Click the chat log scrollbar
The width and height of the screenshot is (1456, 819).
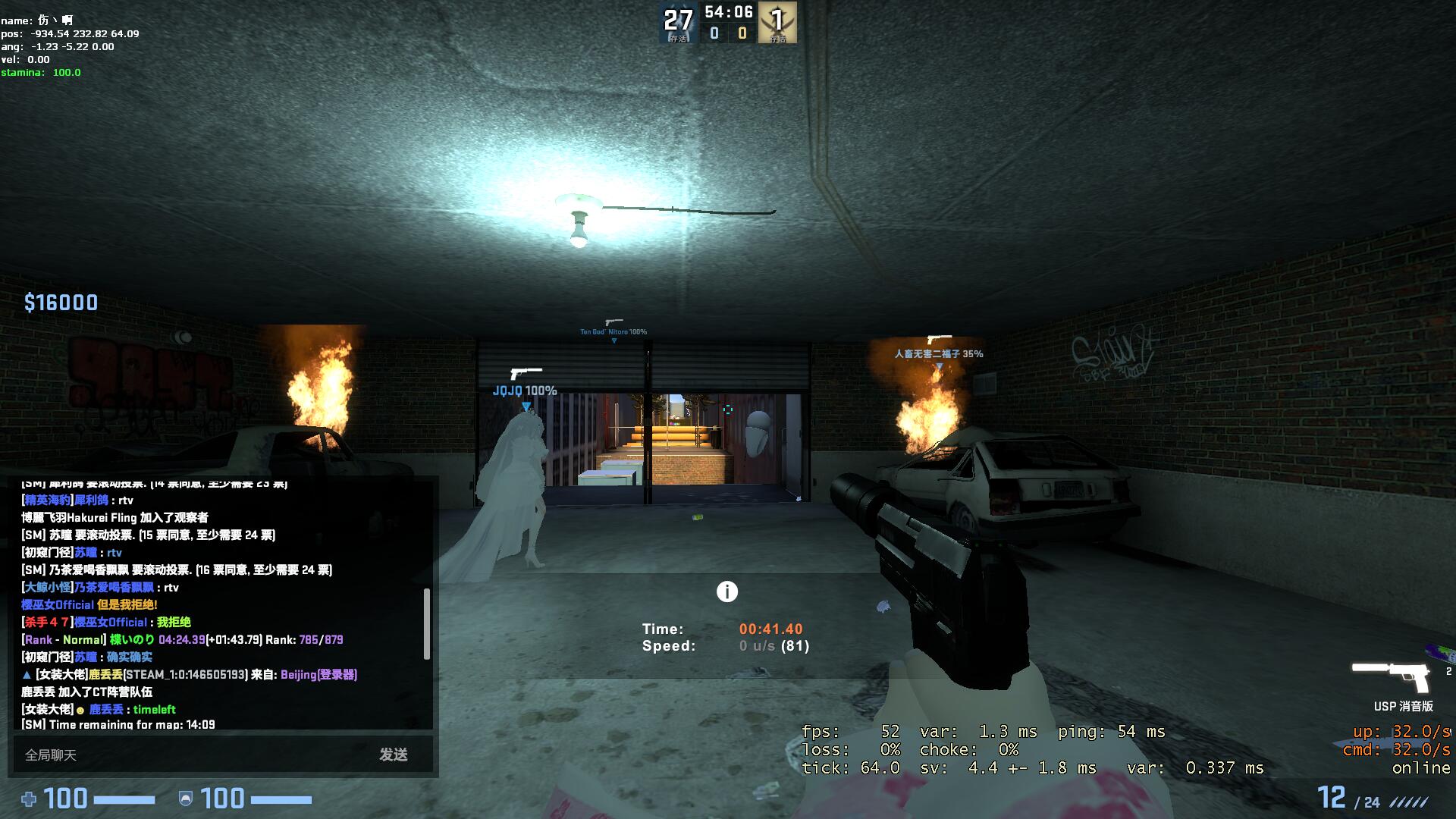coord(427,623)
